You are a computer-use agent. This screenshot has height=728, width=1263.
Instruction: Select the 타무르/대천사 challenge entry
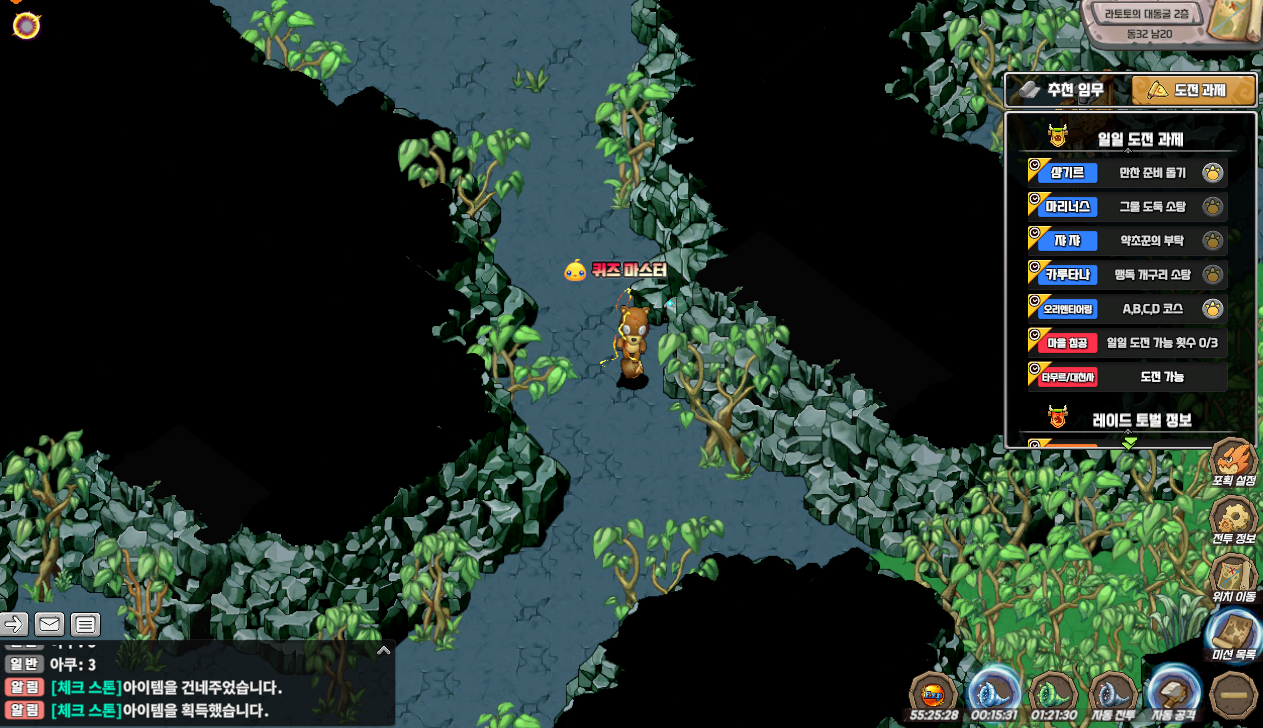pyautogui.click(x=1127, y=377)
